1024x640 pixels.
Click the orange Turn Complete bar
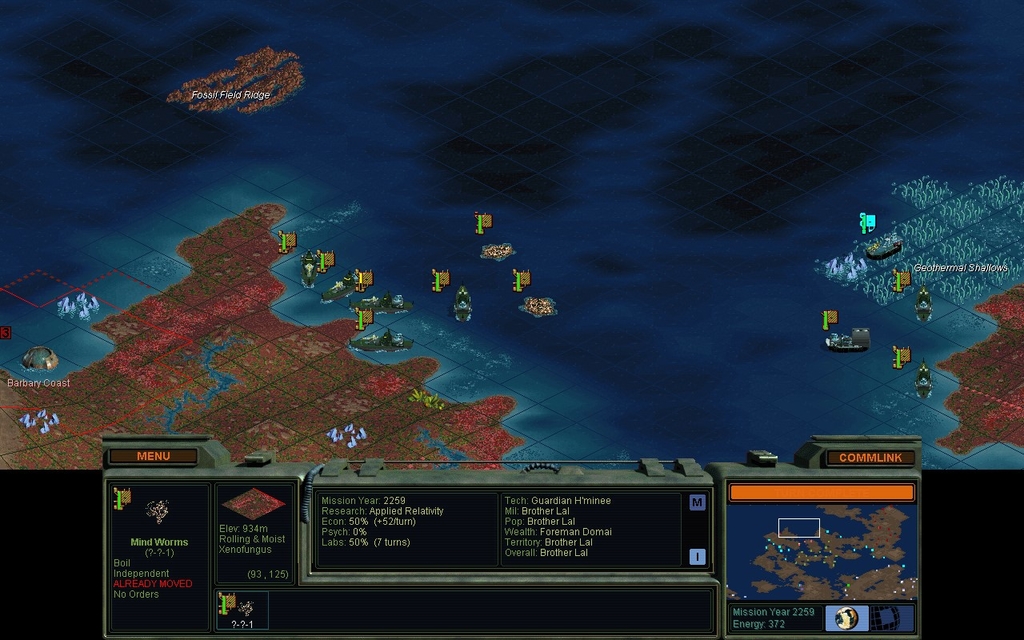[821, 492]
